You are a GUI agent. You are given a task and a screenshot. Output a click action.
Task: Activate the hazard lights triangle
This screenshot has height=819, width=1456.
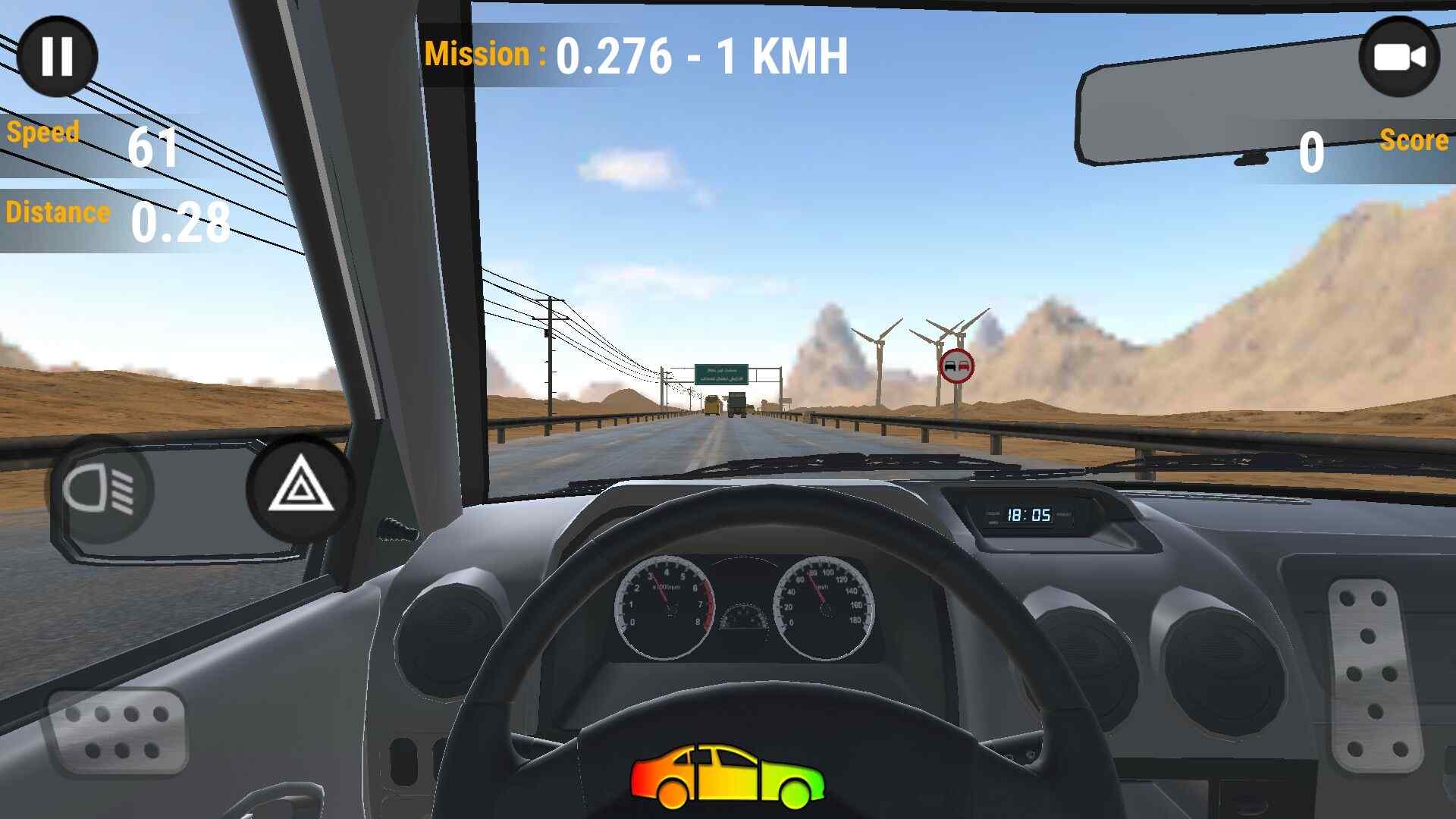[301, 487]
